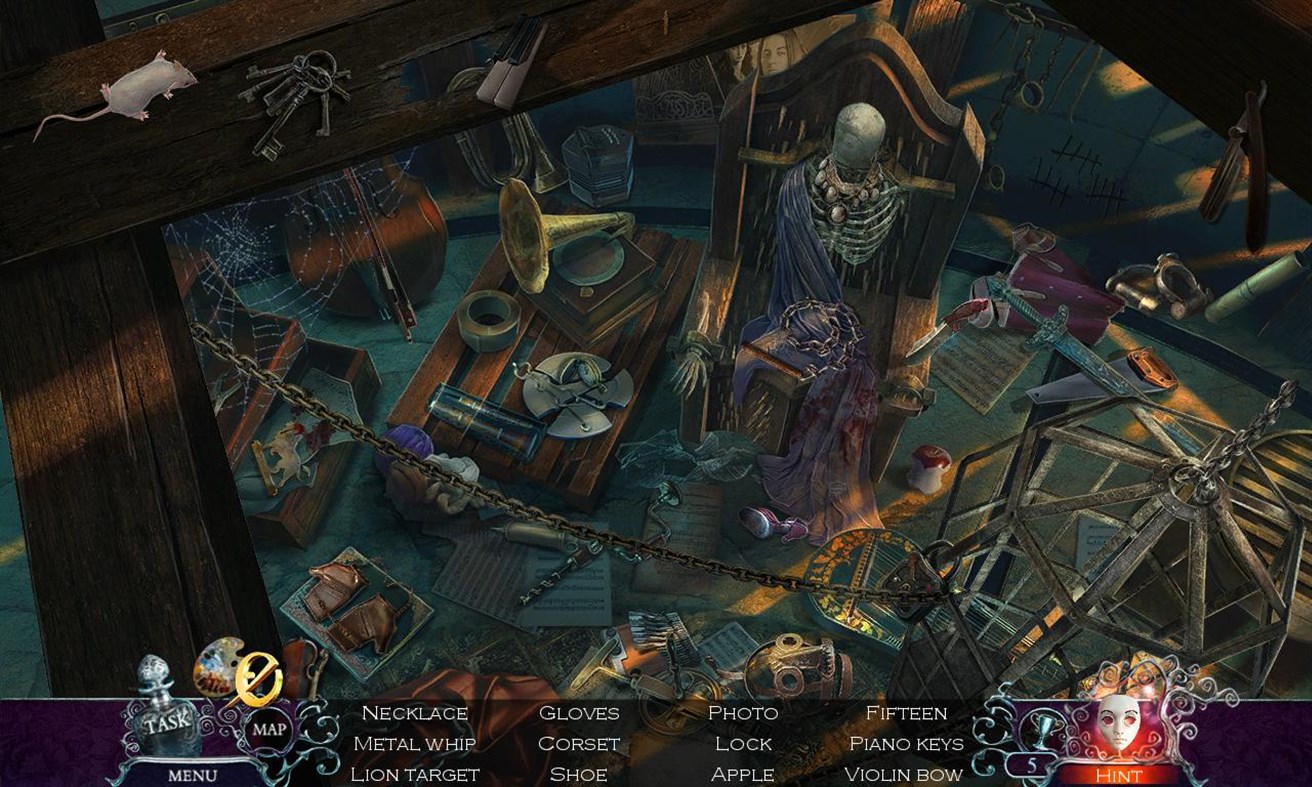
Task: Select 'Metal whip' from the word list
Action: tap(414, 743)
